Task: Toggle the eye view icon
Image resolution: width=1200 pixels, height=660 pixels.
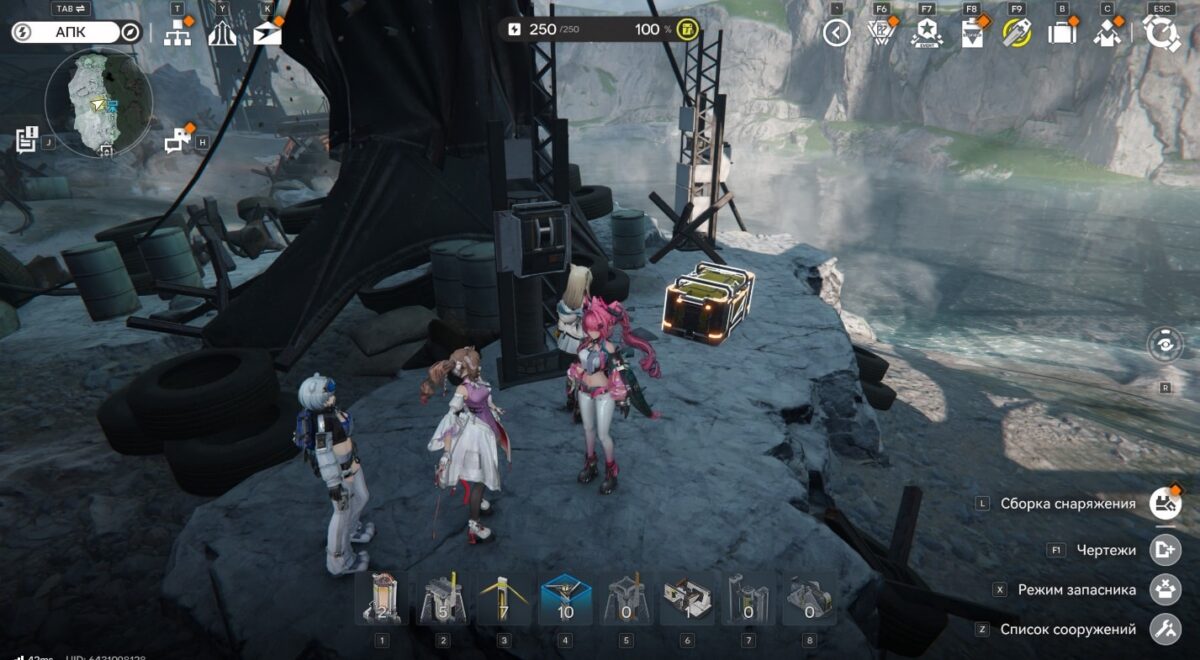Action: [1165, 345]
